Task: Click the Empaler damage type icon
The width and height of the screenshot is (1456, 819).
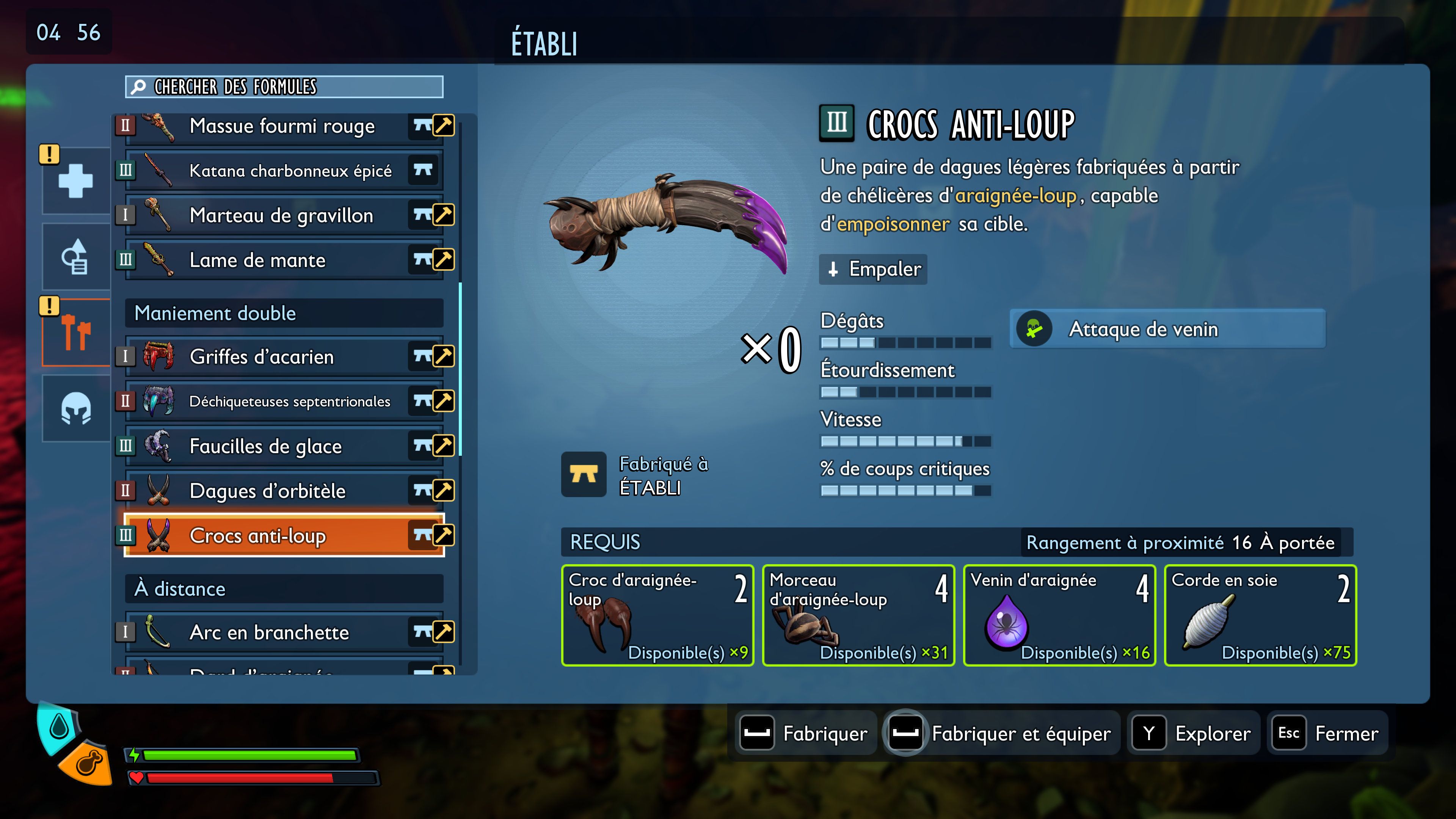Action: click(833, 270)
